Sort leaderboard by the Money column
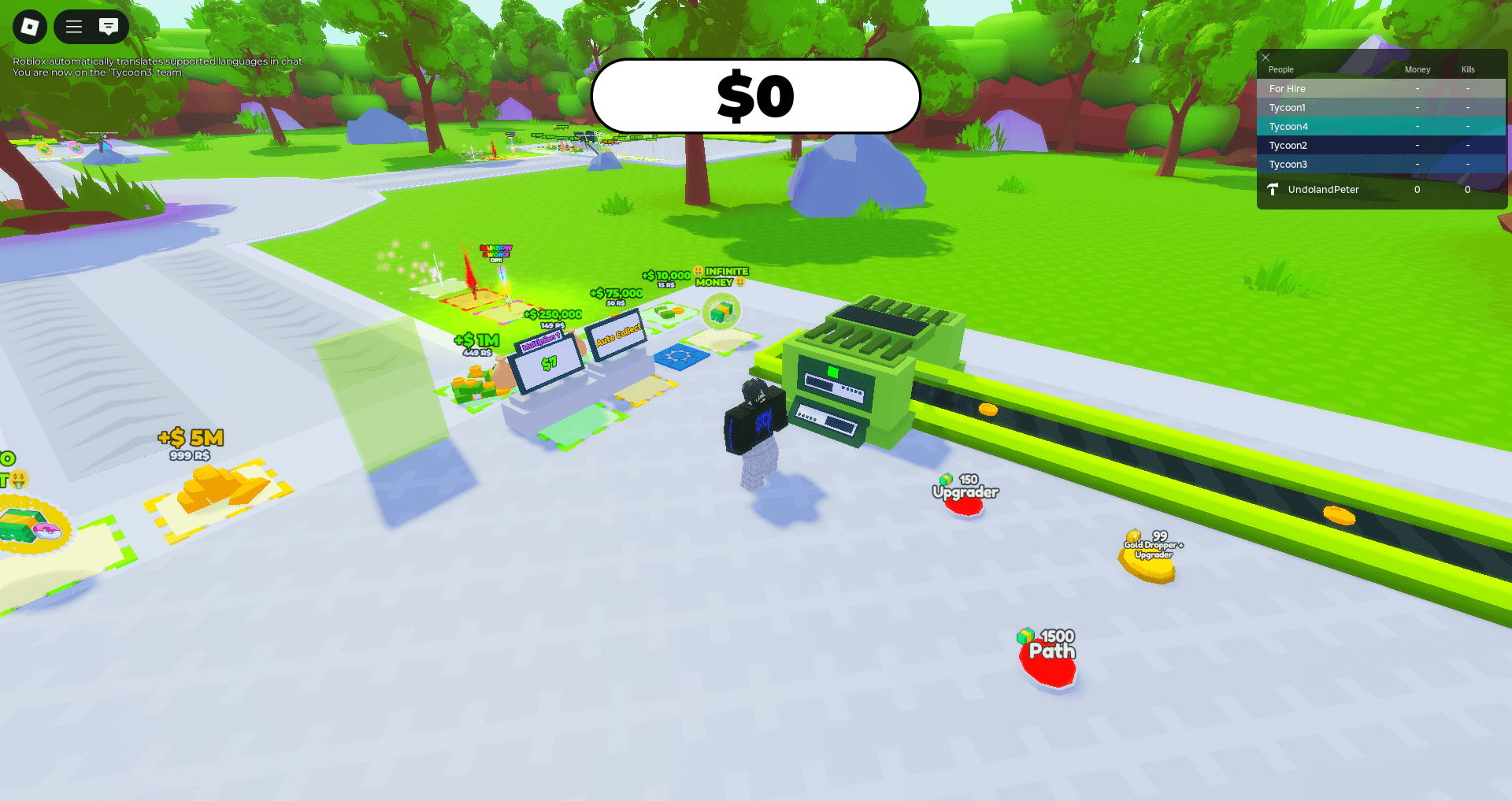The height and width of the screenshot is (801, 1512). click(x=1417, y=69)
